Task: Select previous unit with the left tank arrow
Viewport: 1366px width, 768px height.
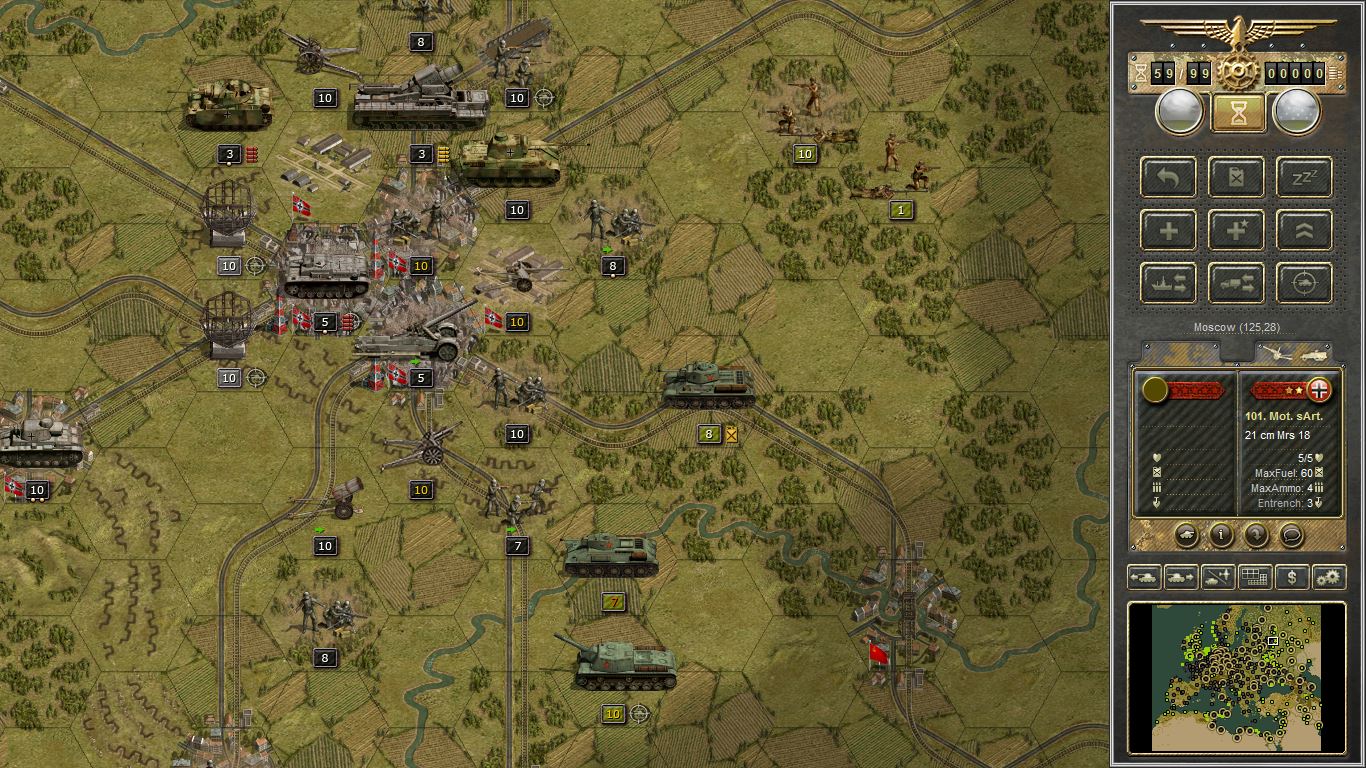Action: pyautogui.click(x=1142, y=577)
